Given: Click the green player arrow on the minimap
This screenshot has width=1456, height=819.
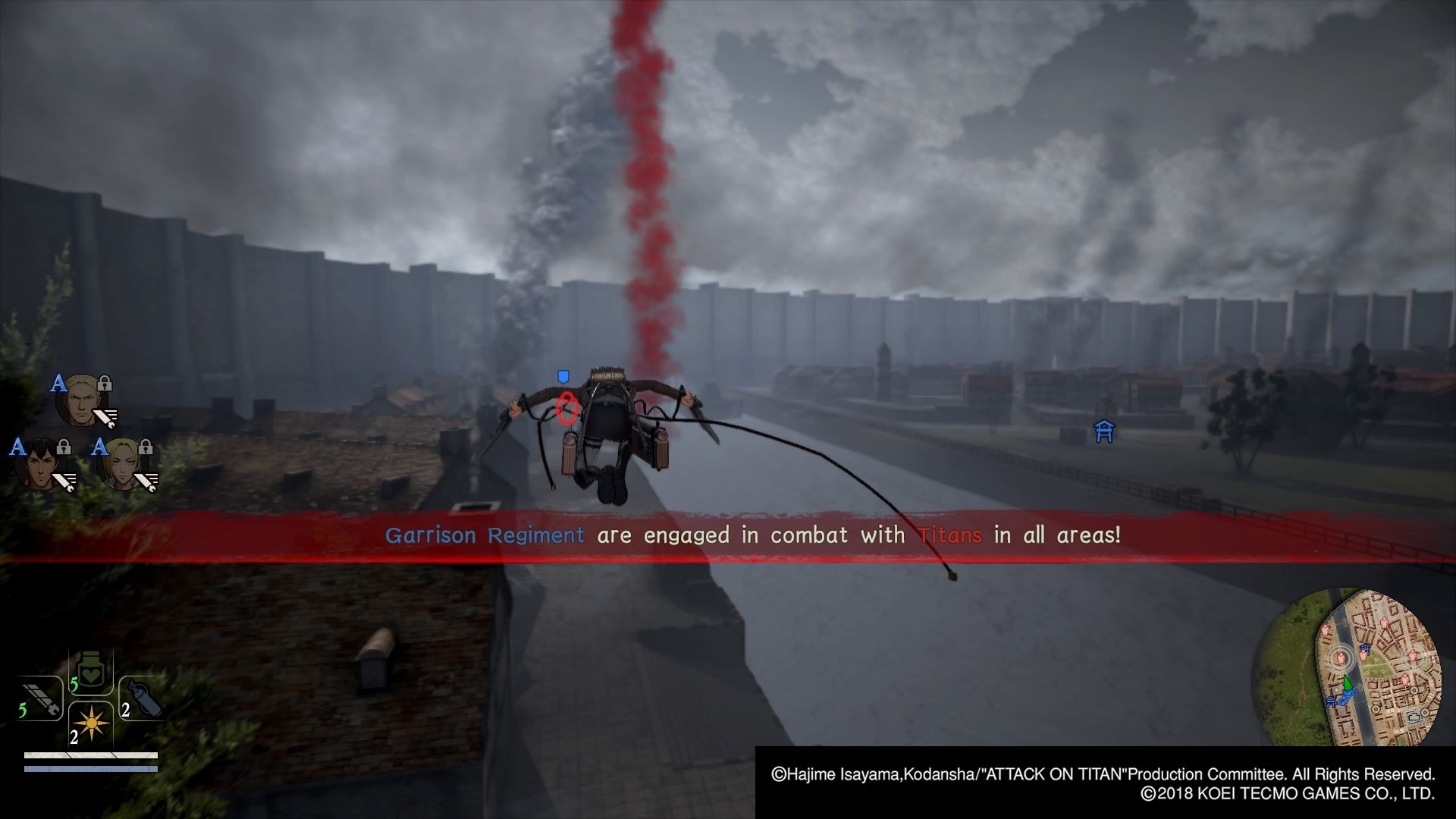Looking at the screenshot, I should [x=1348, y=682].
